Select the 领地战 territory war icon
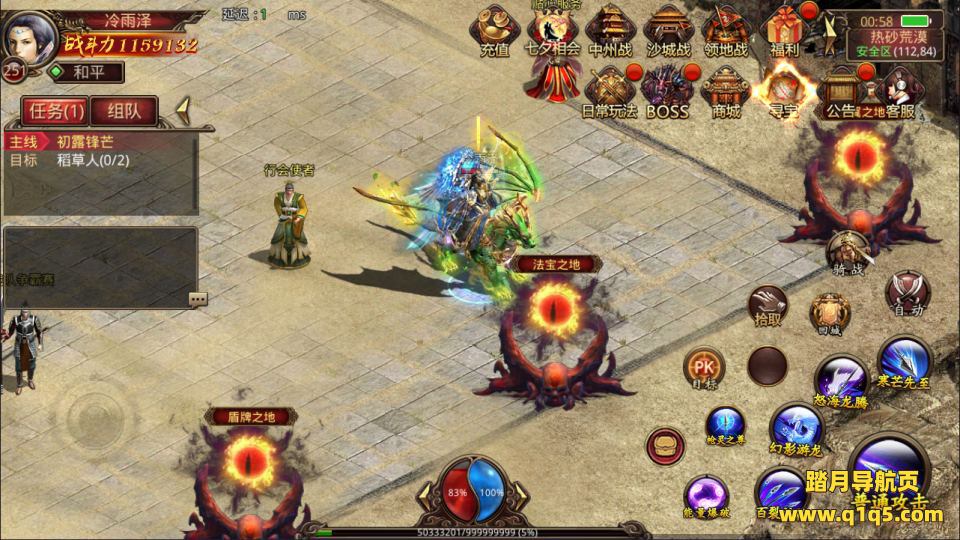This screenshot has height=540, width=960. click(728, 30)
